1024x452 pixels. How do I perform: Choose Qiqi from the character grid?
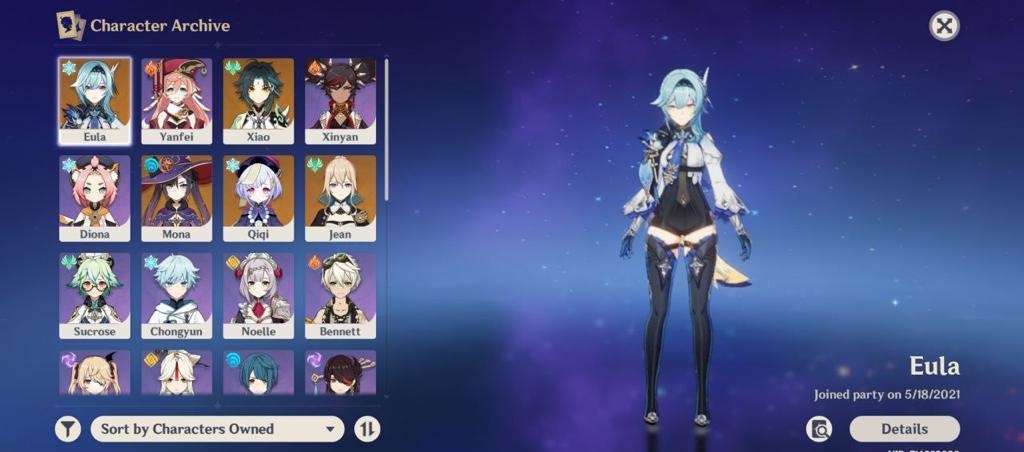258,197
